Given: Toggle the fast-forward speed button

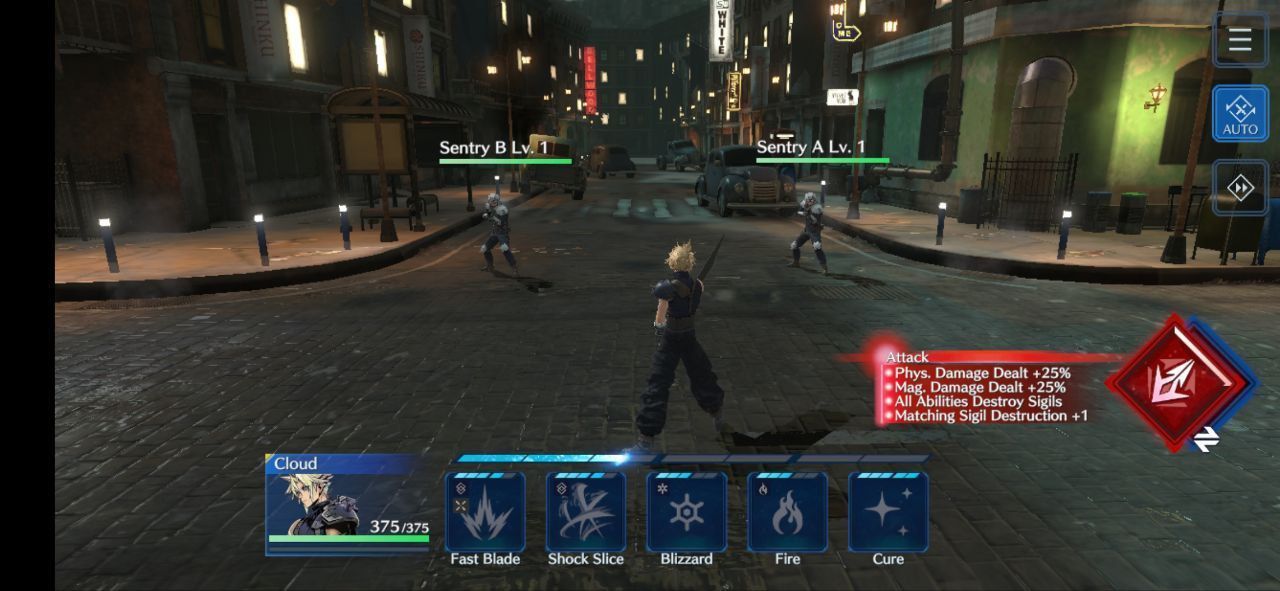Looking at the screenshot, I should click(1240, 188).
